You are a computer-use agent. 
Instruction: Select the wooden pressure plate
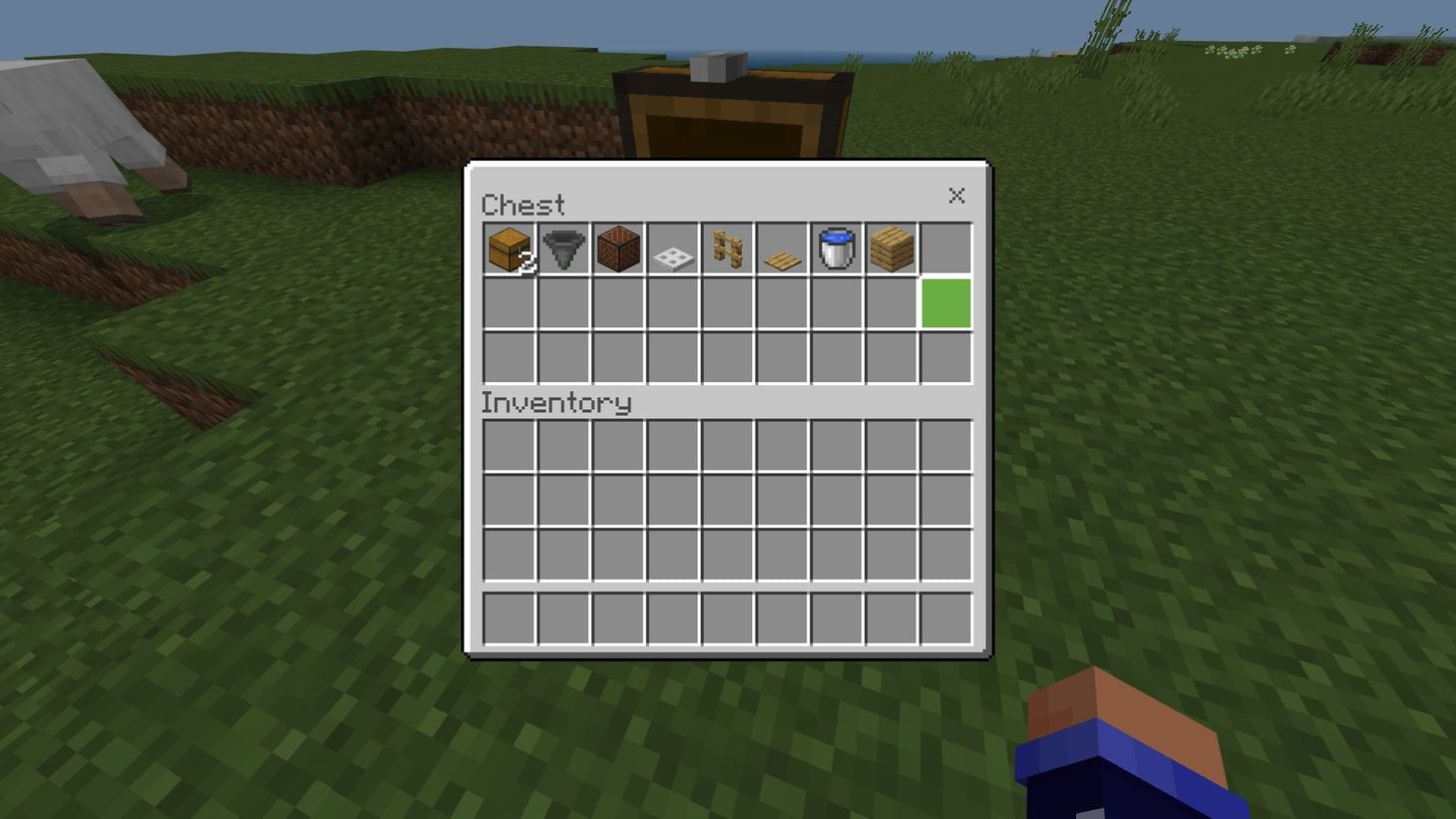coord(782,249)
